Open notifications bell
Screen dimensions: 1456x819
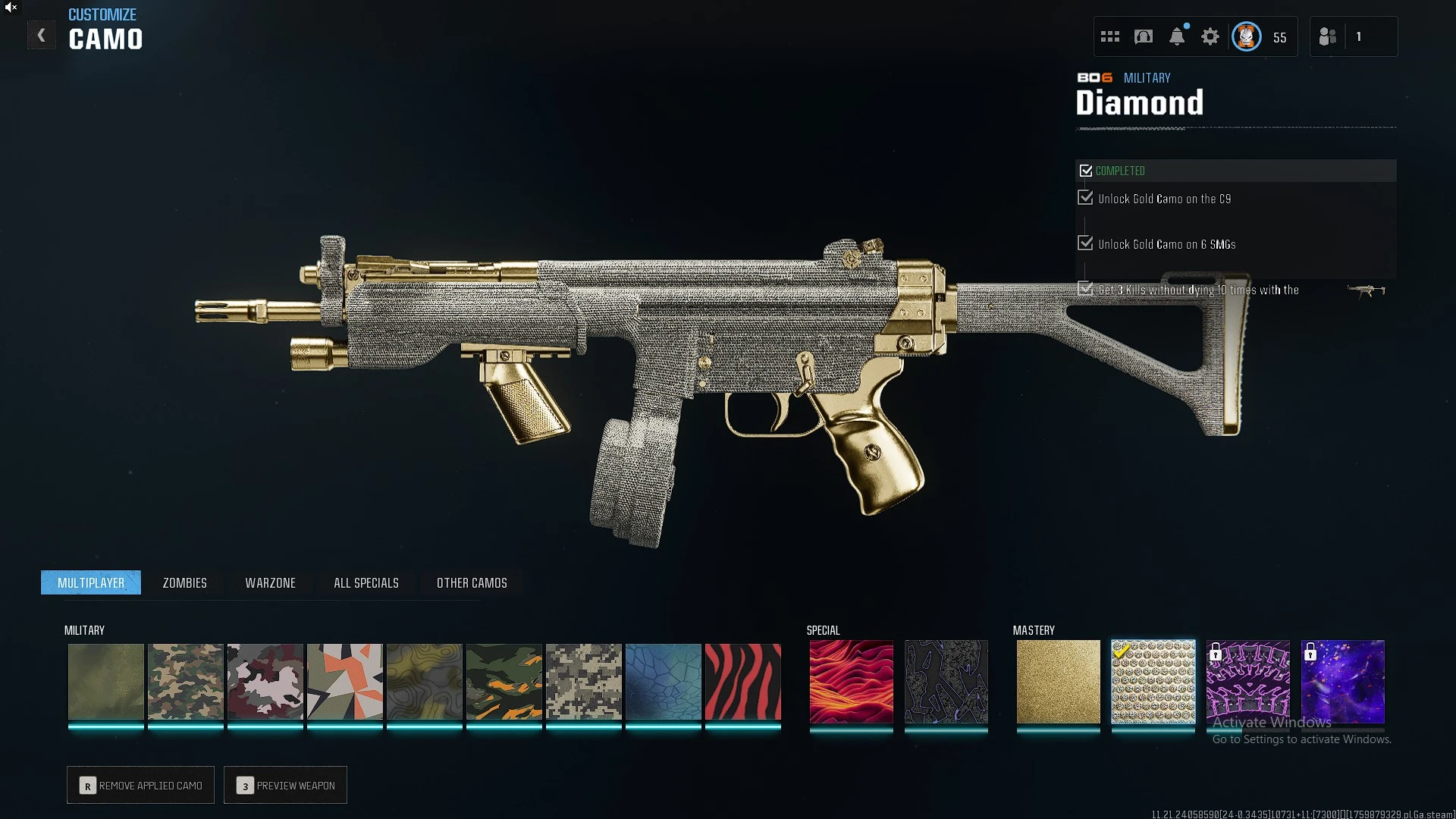[x=1177, y=36]
